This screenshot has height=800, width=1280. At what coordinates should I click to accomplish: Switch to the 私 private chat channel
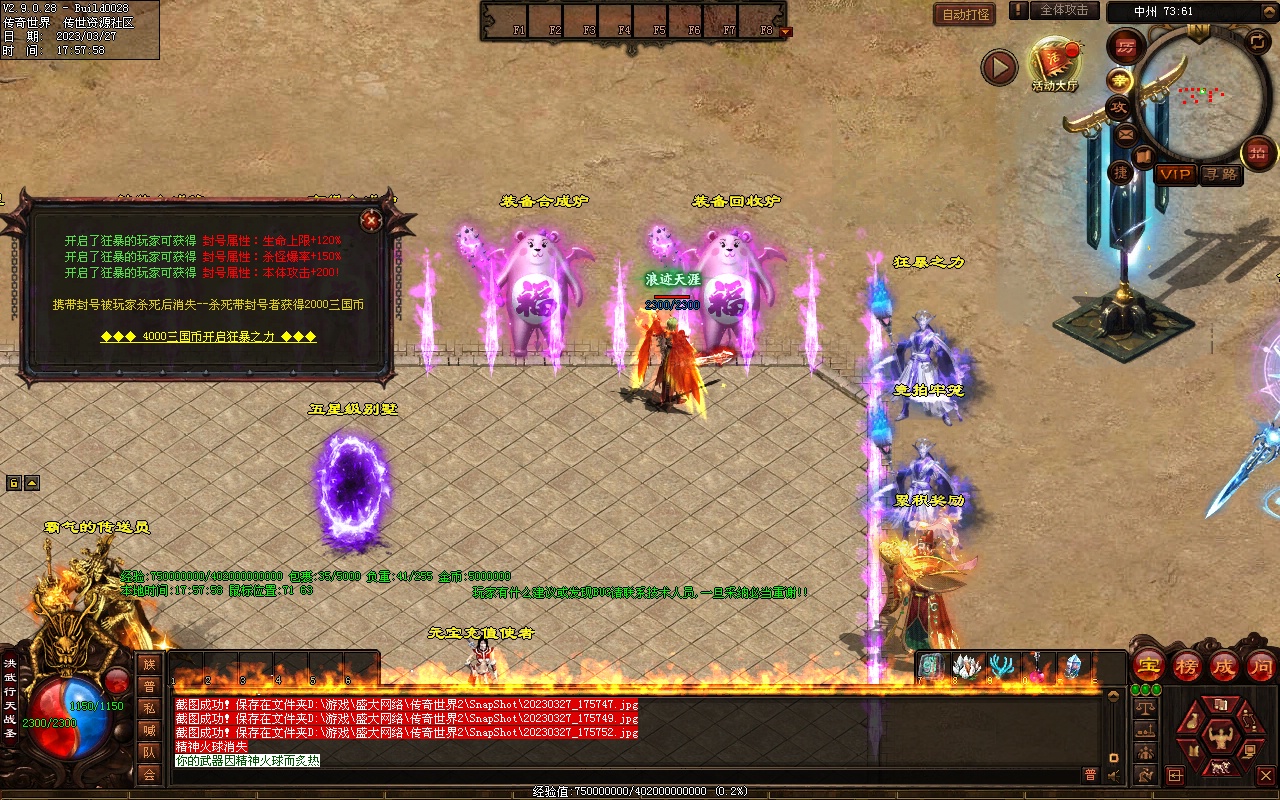149,708
